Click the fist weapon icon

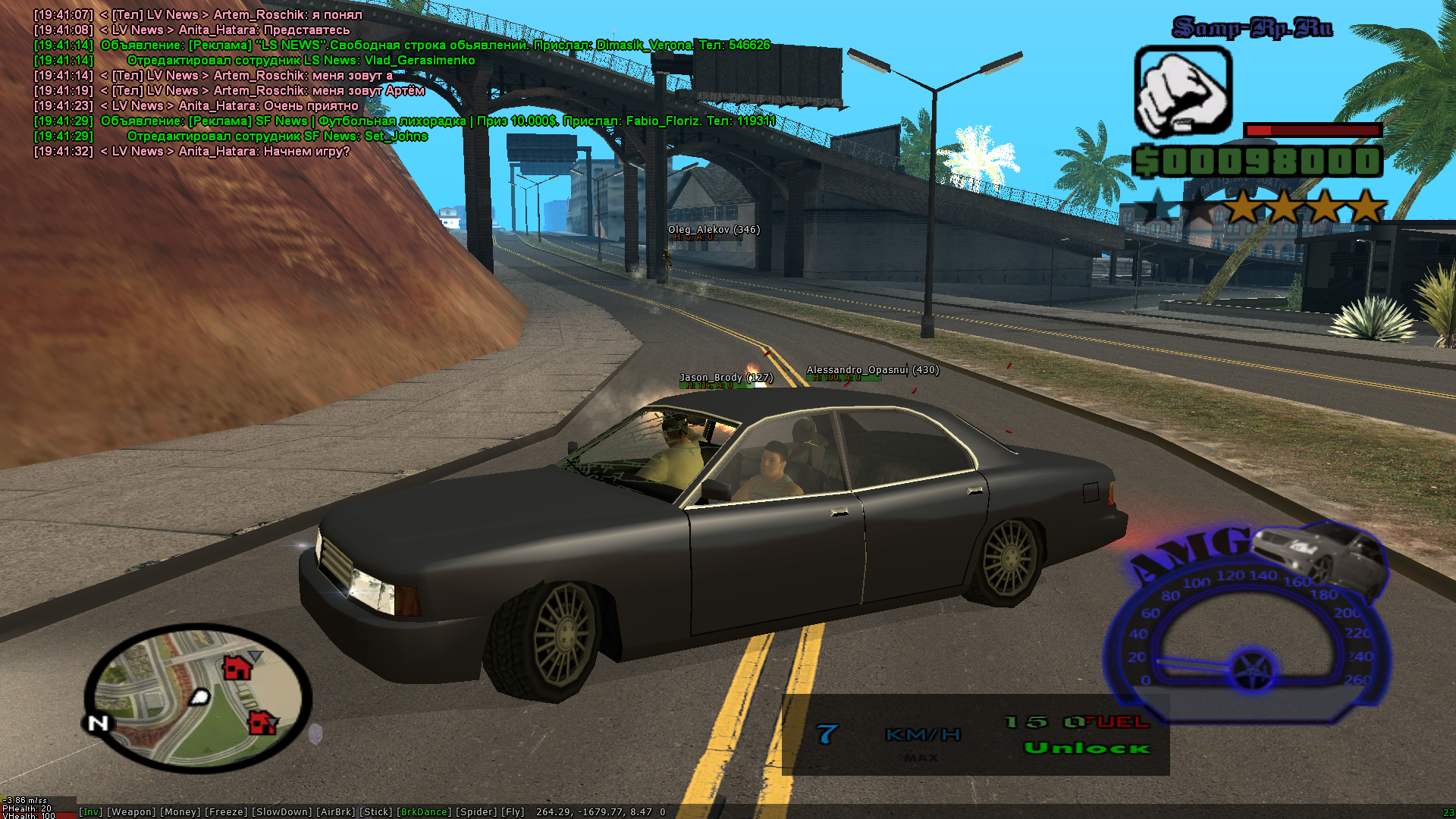1182,91
